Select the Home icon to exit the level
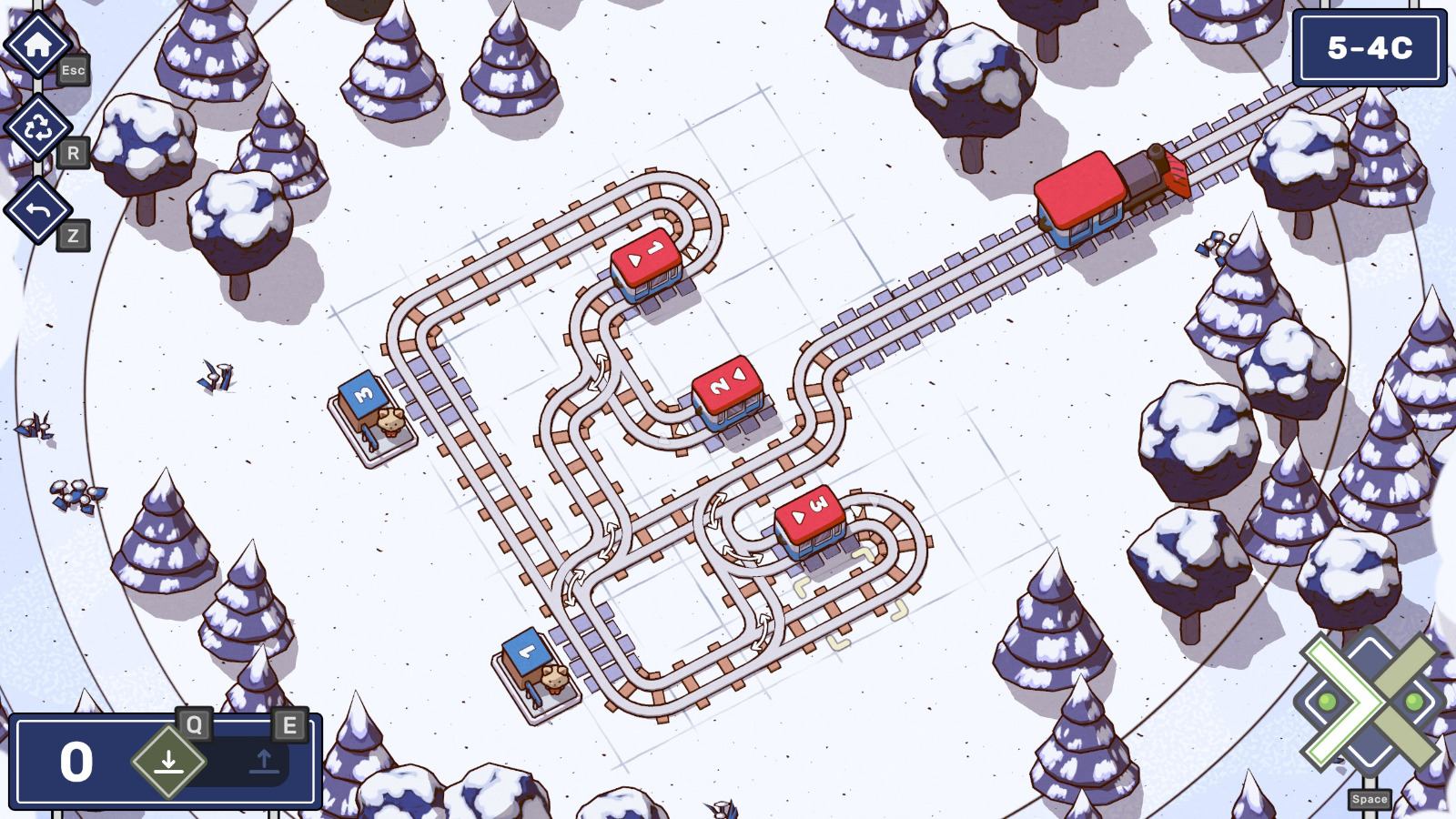Image resolution: width=1456 pixels, height=819 pixels. [36, 41]
